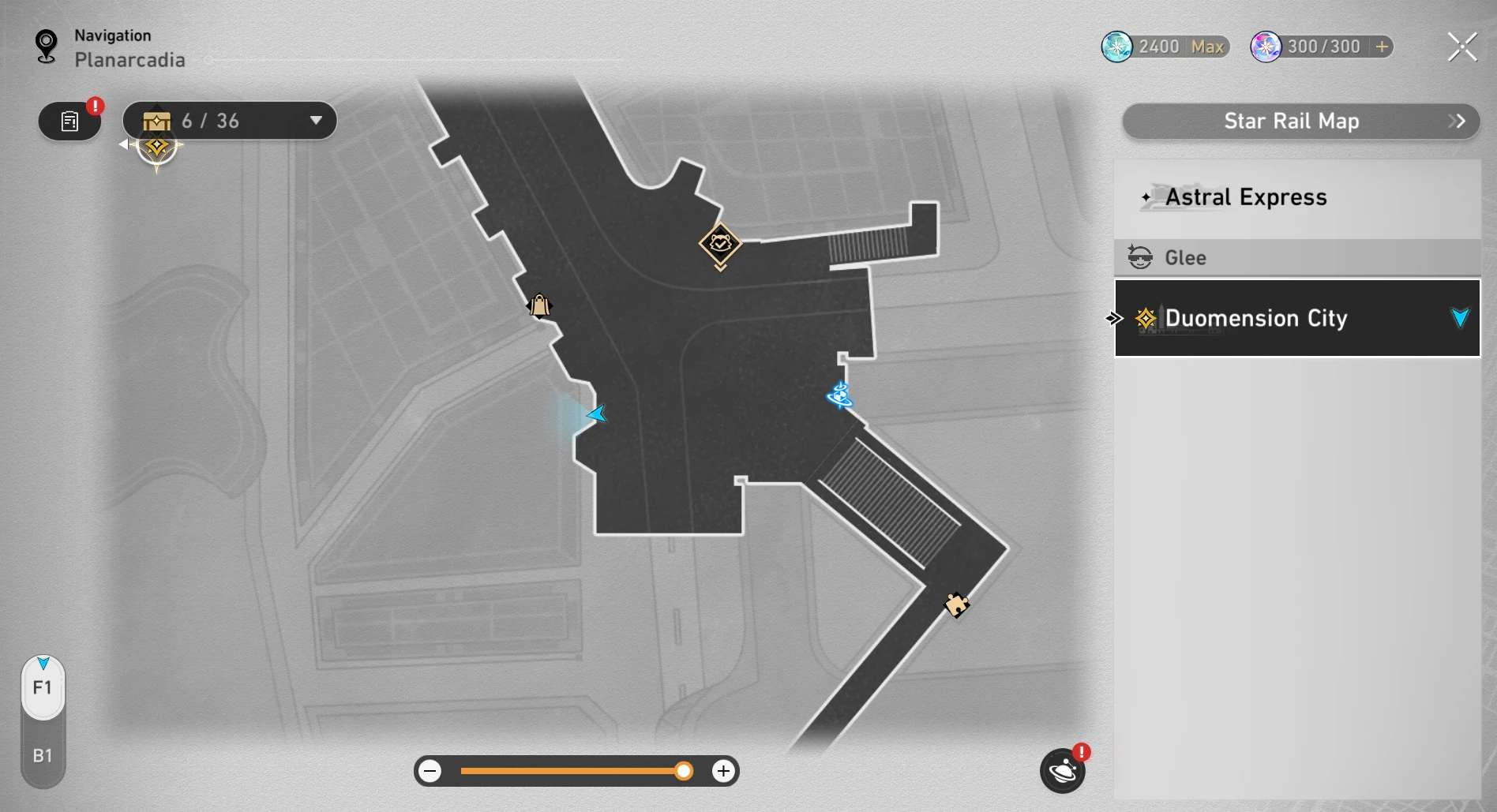This screenshot has width=1497, height=812.
Task: Switch to floor F1
Action: click(x=43, y=688)
